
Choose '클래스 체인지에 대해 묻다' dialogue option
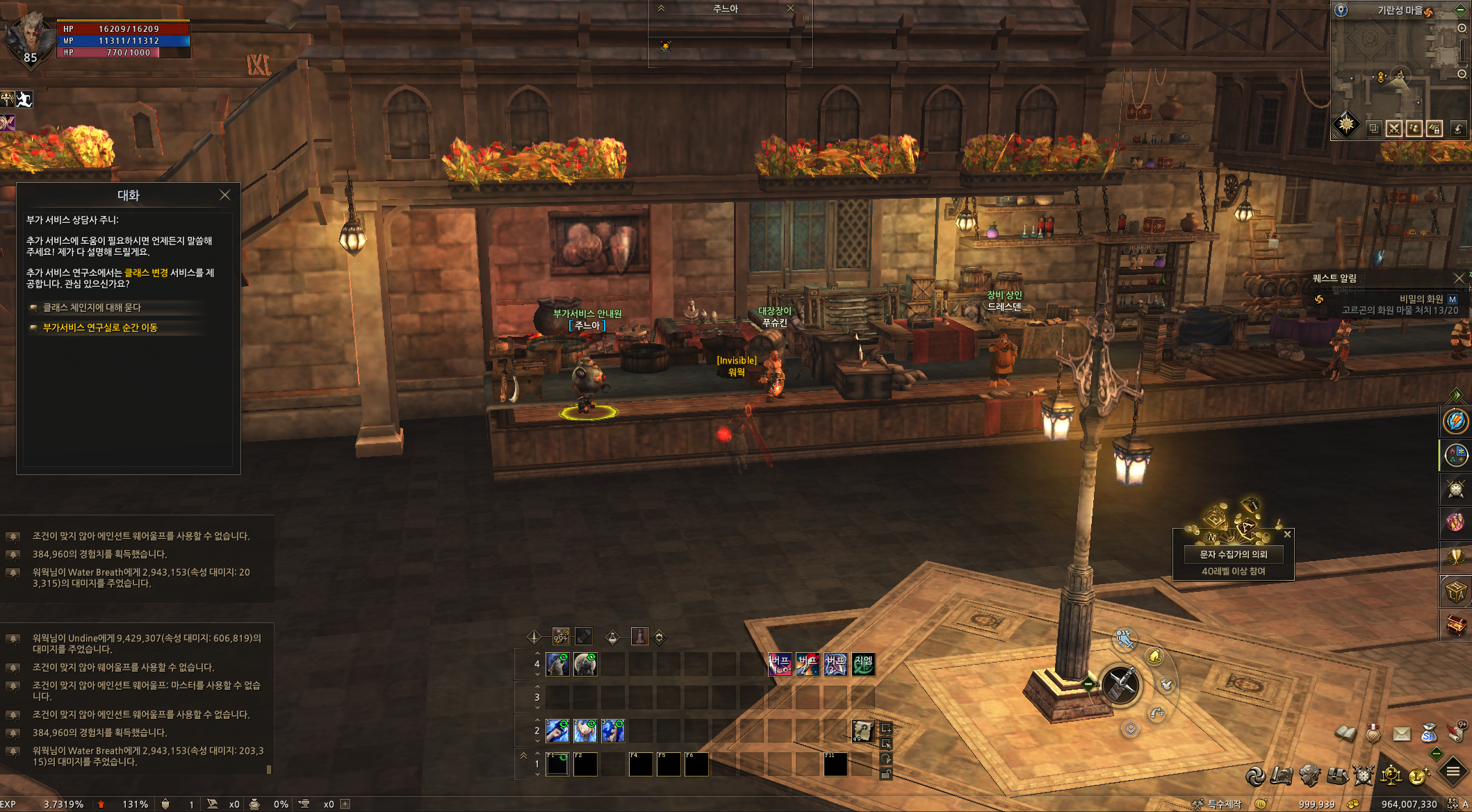pos(92,308)
